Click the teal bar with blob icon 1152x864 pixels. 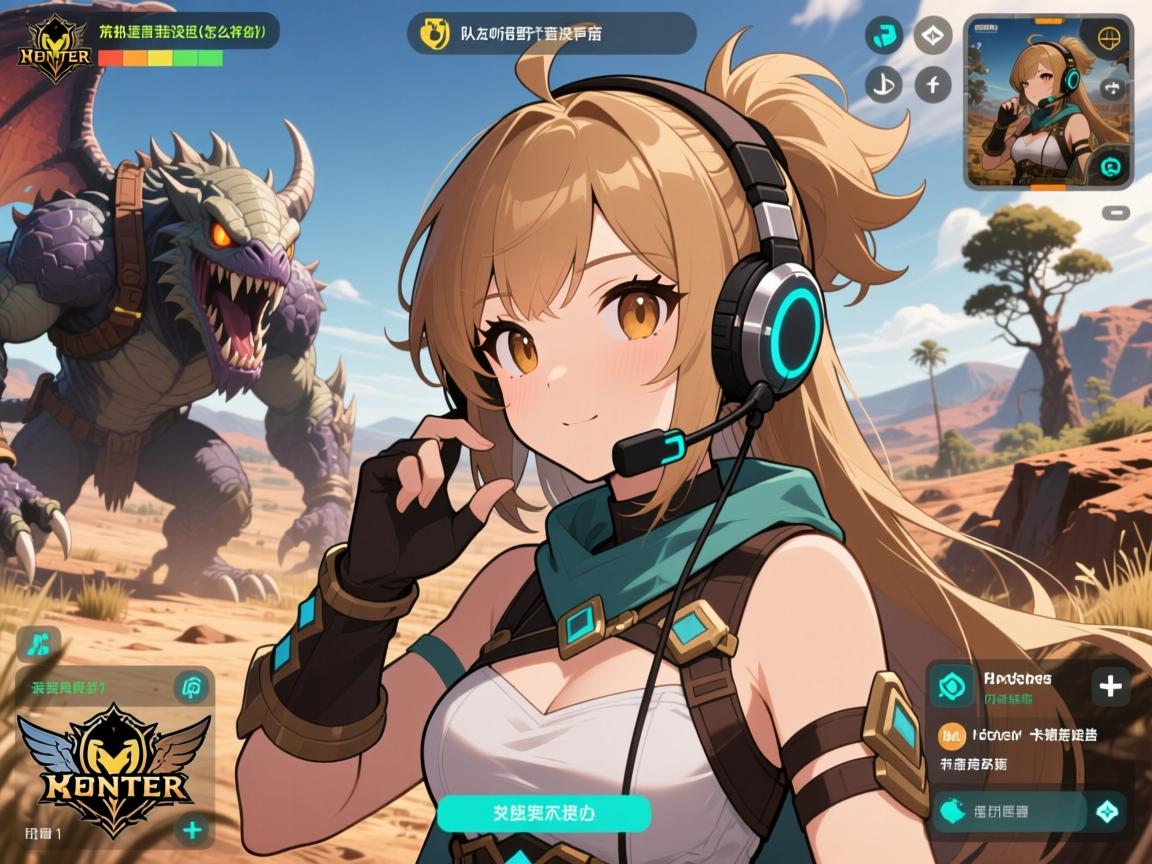(x=1008, y=812)
